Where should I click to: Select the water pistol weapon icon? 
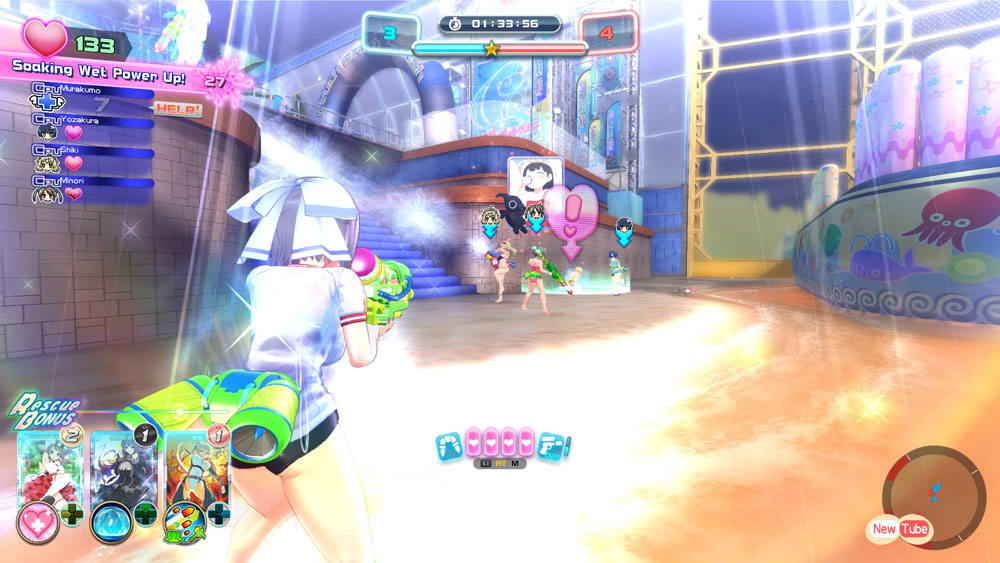552,445
